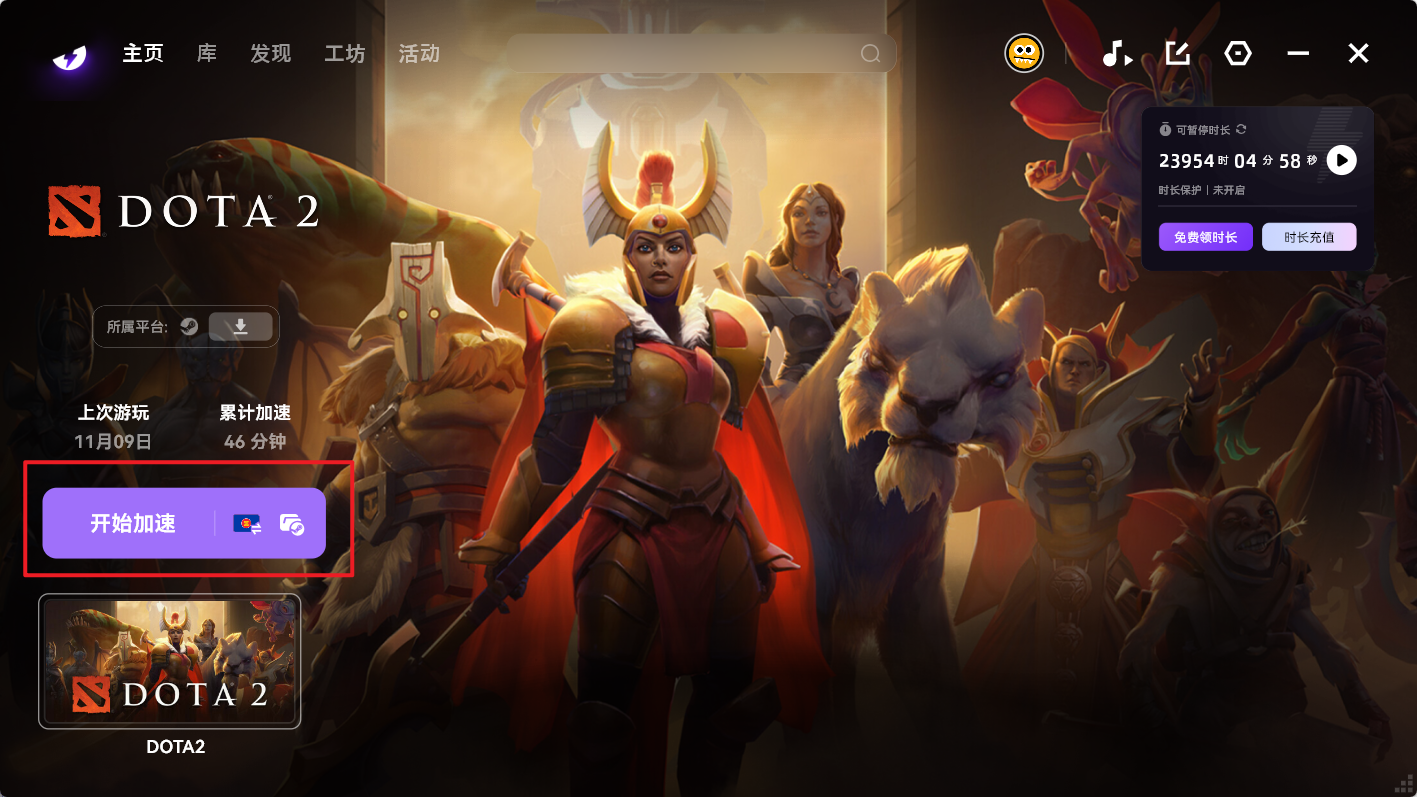
Task: Switch to the 库 tab
Action: pos(205,55)
